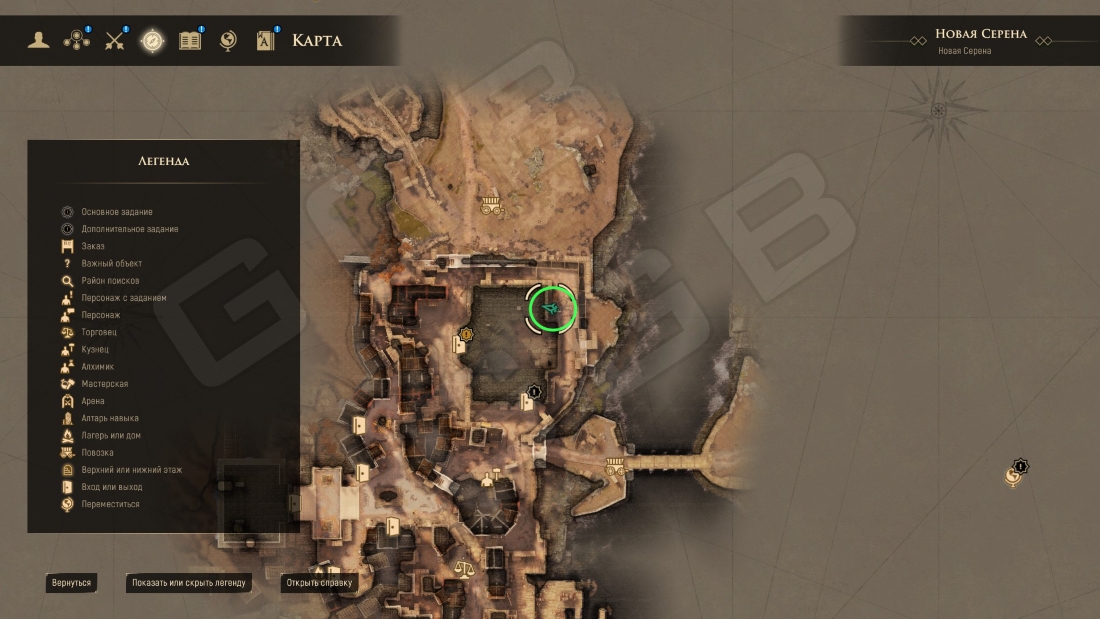
Task: Select the caravan marker north of town
Action: tap(490, 205)
